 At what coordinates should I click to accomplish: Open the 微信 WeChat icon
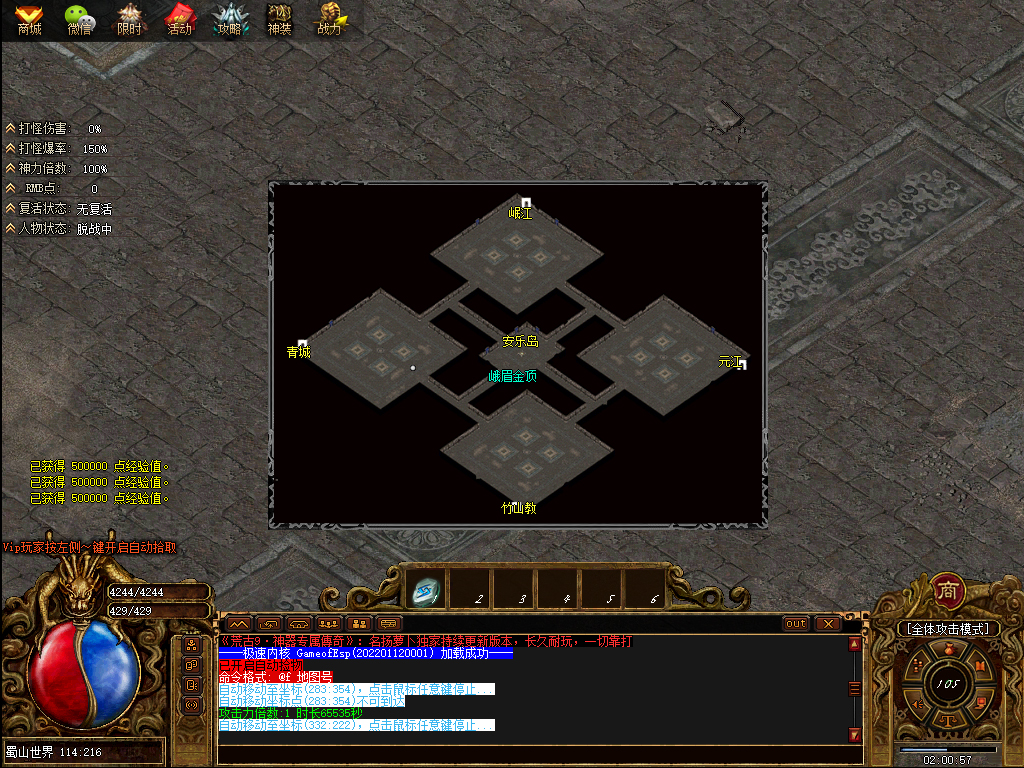pyautogui.click(x=80, y=18)
